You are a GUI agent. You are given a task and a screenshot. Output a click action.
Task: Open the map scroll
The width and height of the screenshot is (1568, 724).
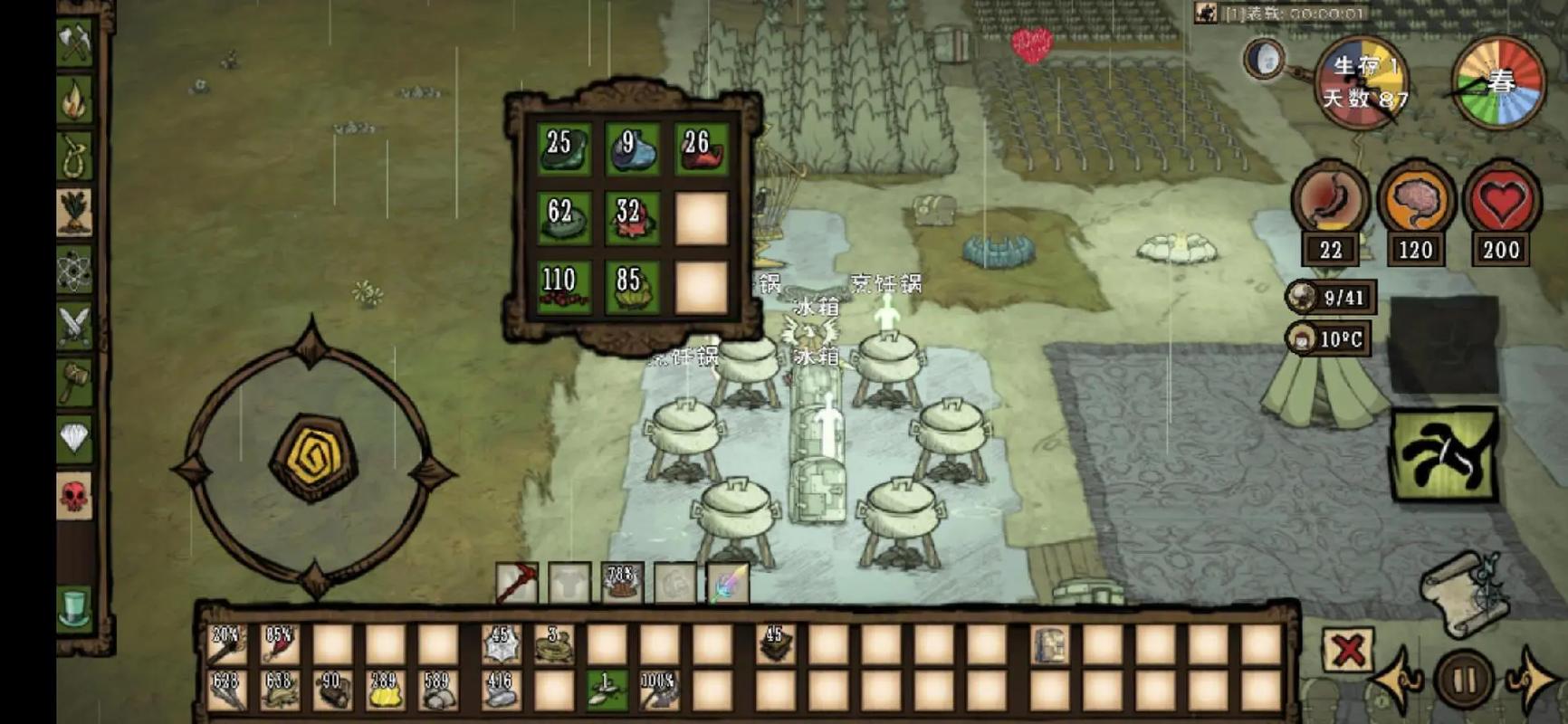[1463, 593]
